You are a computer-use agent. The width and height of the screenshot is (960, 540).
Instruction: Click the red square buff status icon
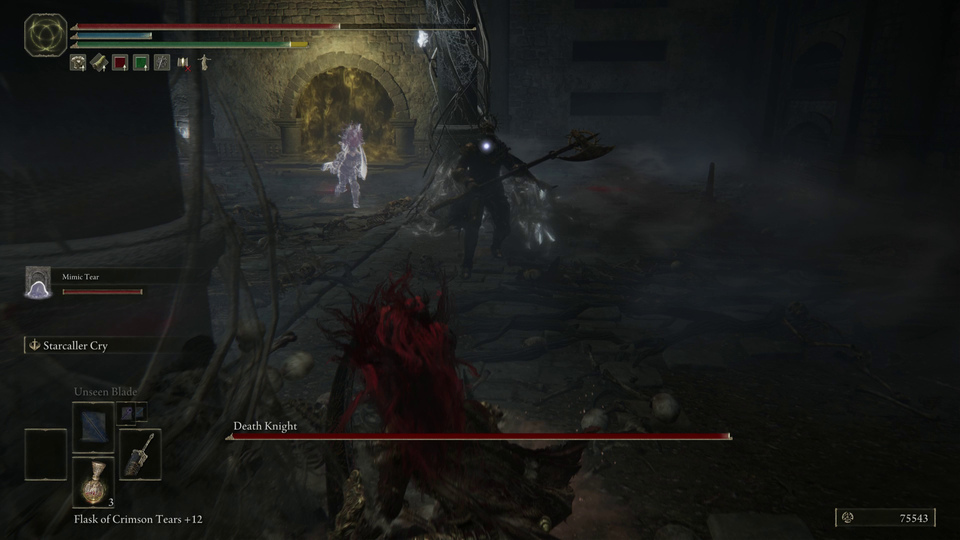tap(120, 63)
